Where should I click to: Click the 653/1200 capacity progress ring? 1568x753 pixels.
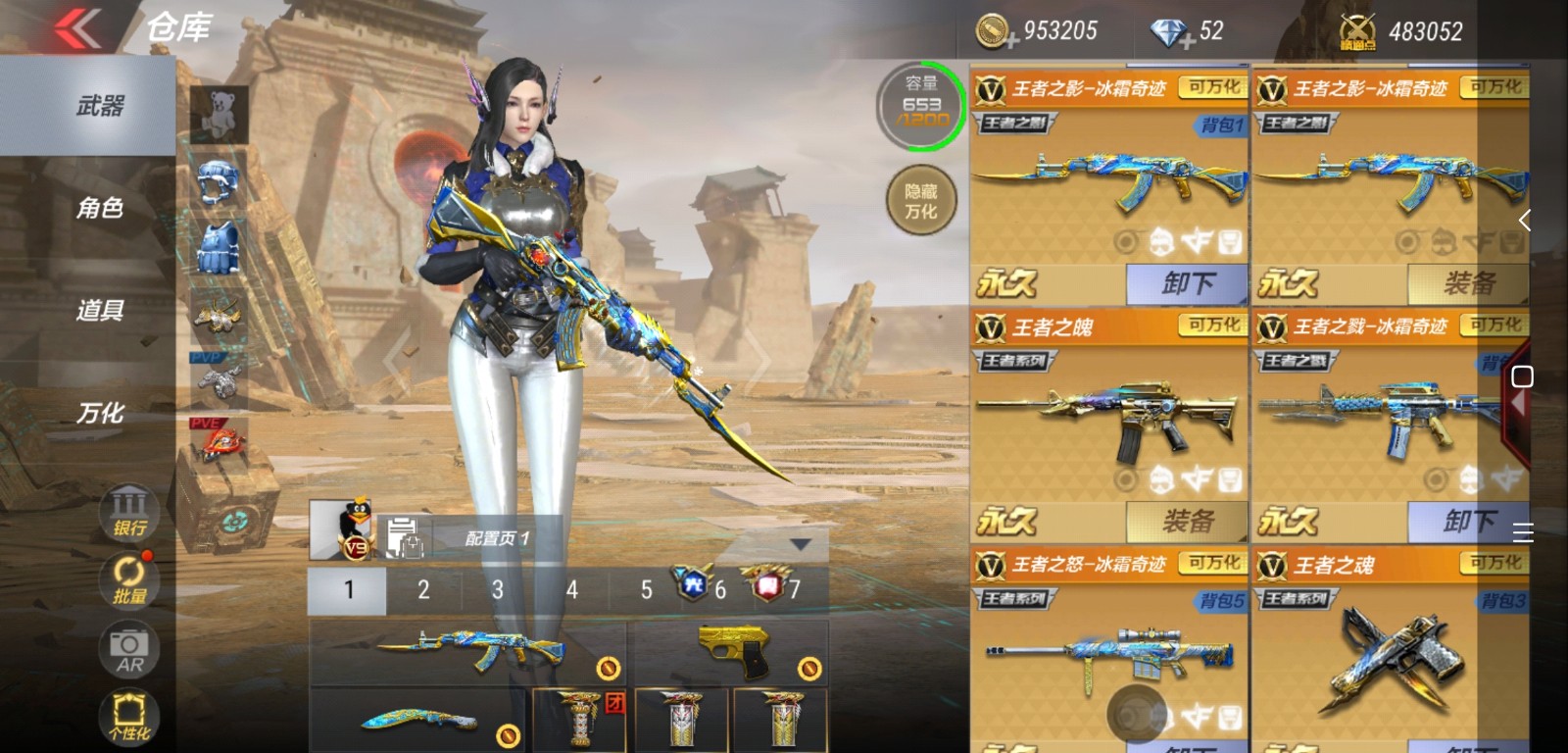(921, 105)
